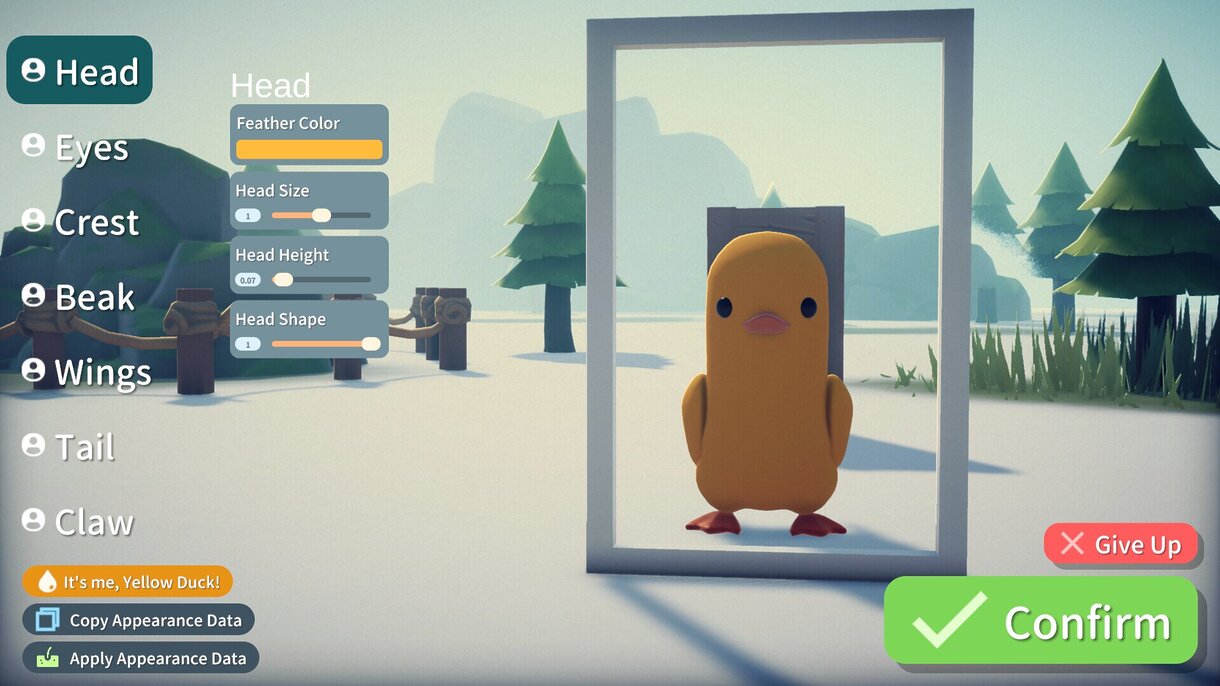Image resolution: width=1220 pixels, height=686 pixels.
Task: Copy Appearance Data to clipboard
Action: coord(139,620)
